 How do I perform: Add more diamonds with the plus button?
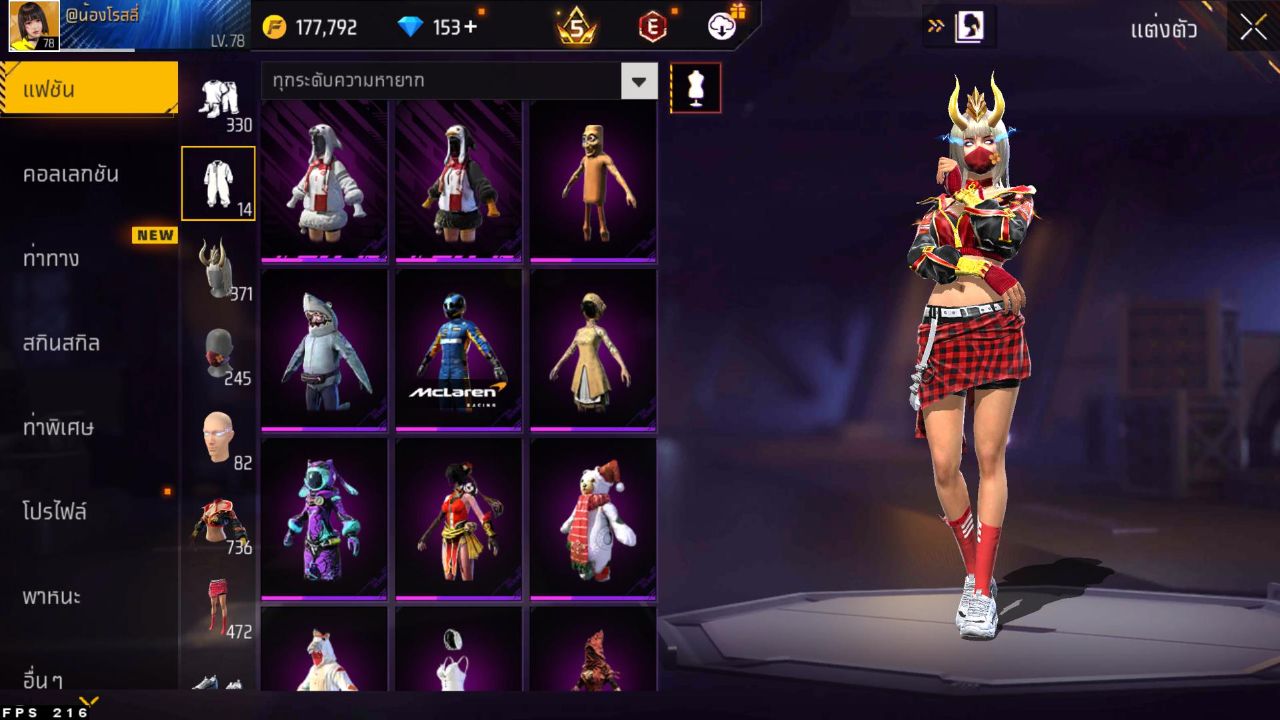tap(470, 27)
